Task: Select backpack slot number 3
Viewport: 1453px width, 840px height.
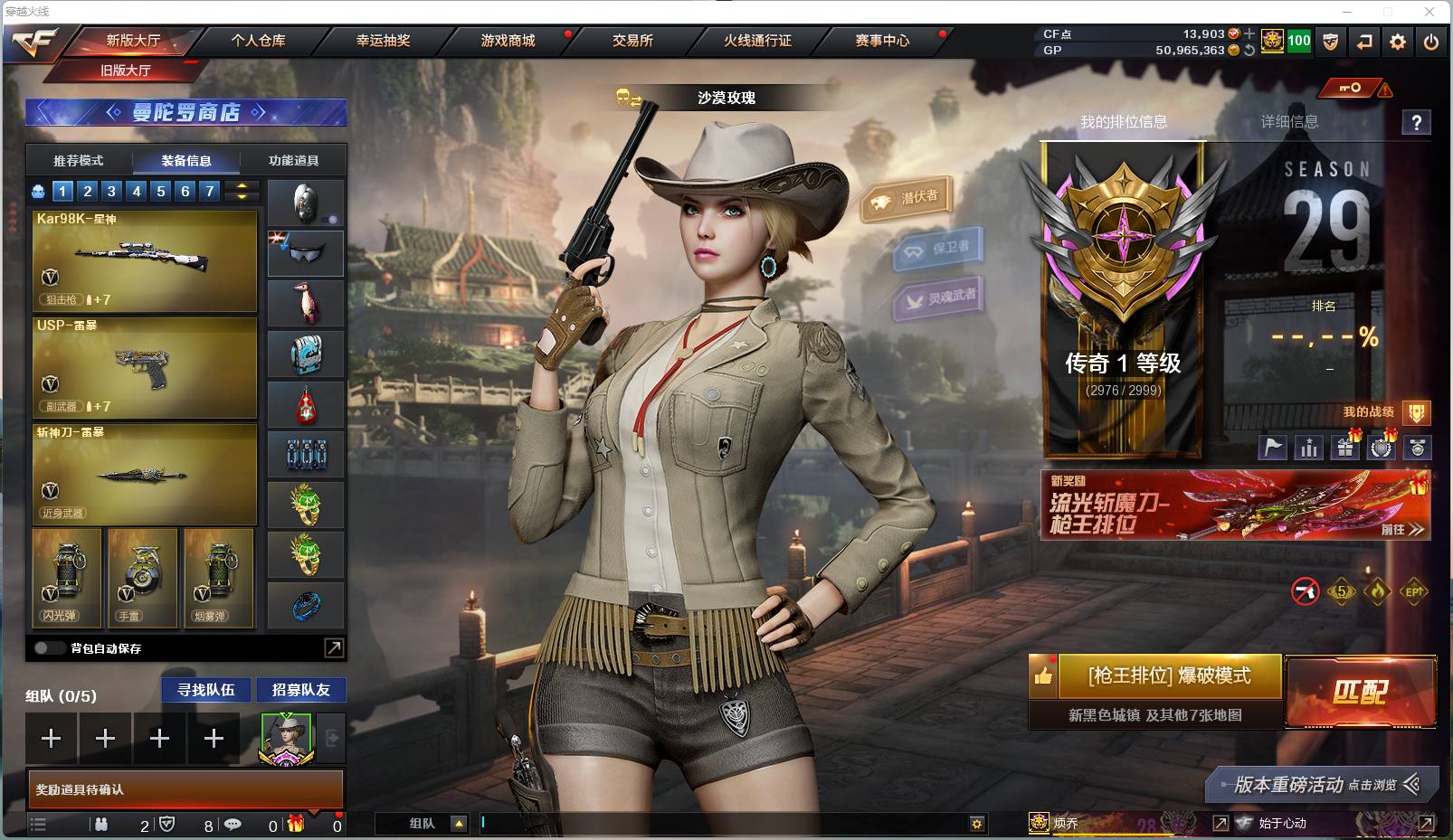Action: click(x=111, y=191)
